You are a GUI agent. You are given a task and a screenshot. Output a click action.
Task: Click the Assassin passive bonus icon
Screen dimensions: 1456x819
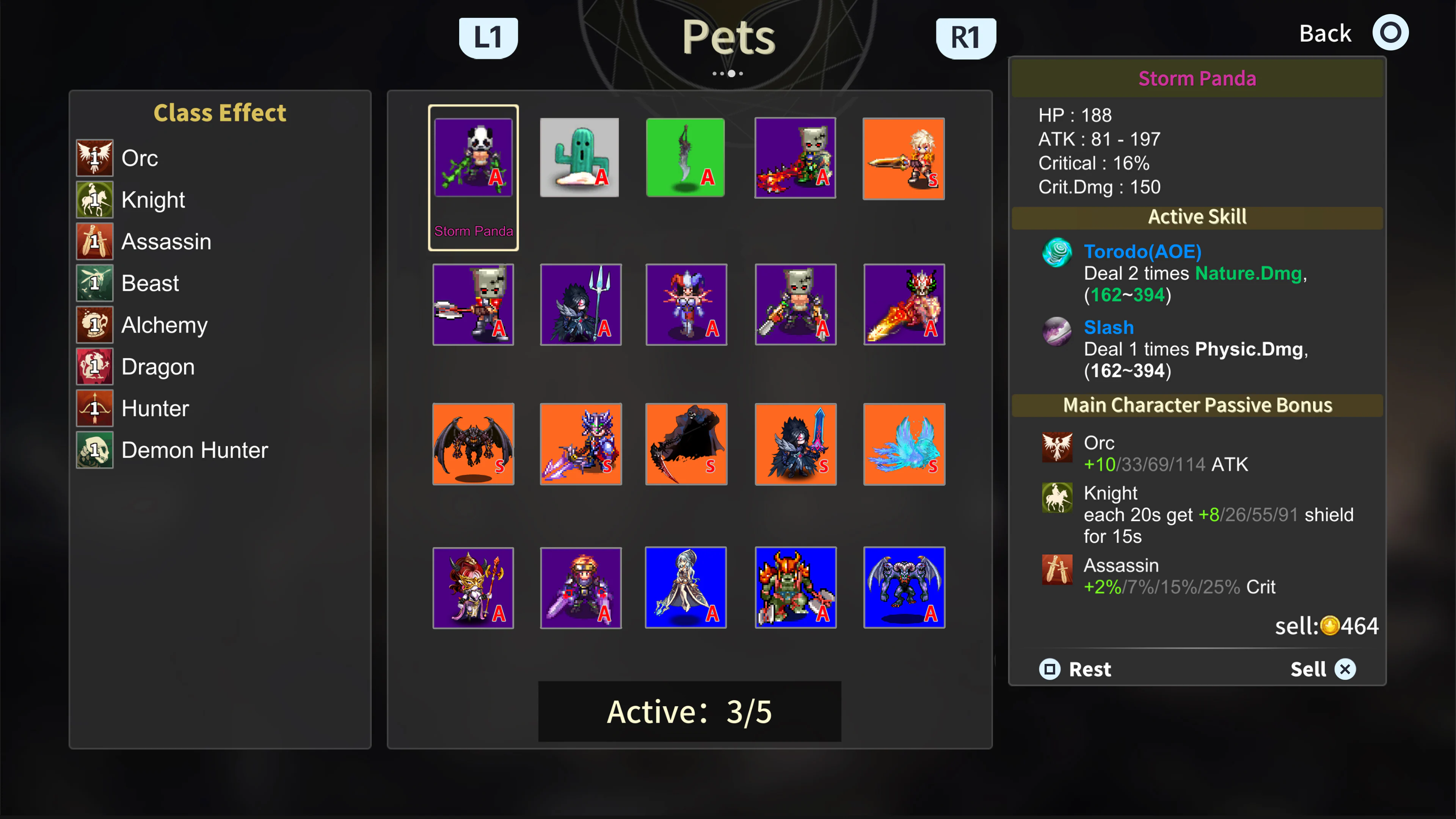tap(1056, 571)
